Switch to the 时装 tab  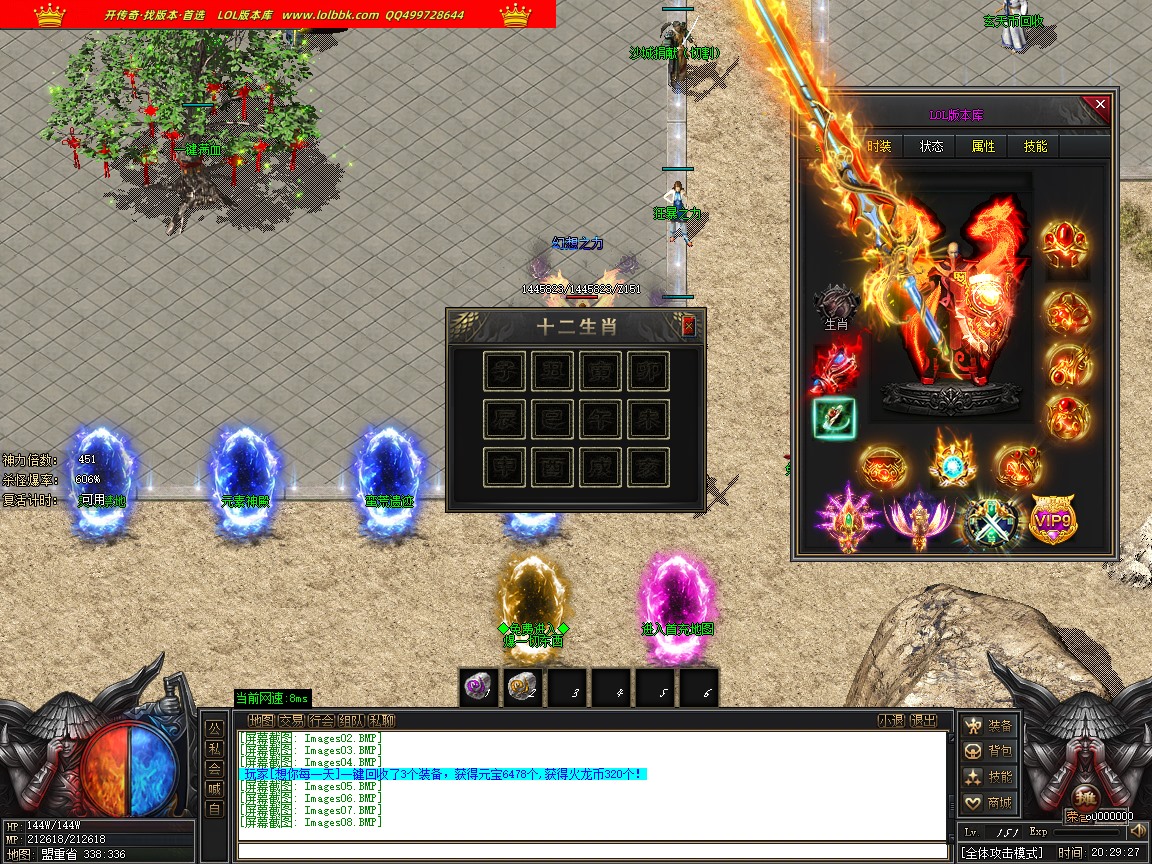click(x=879, y=146)
